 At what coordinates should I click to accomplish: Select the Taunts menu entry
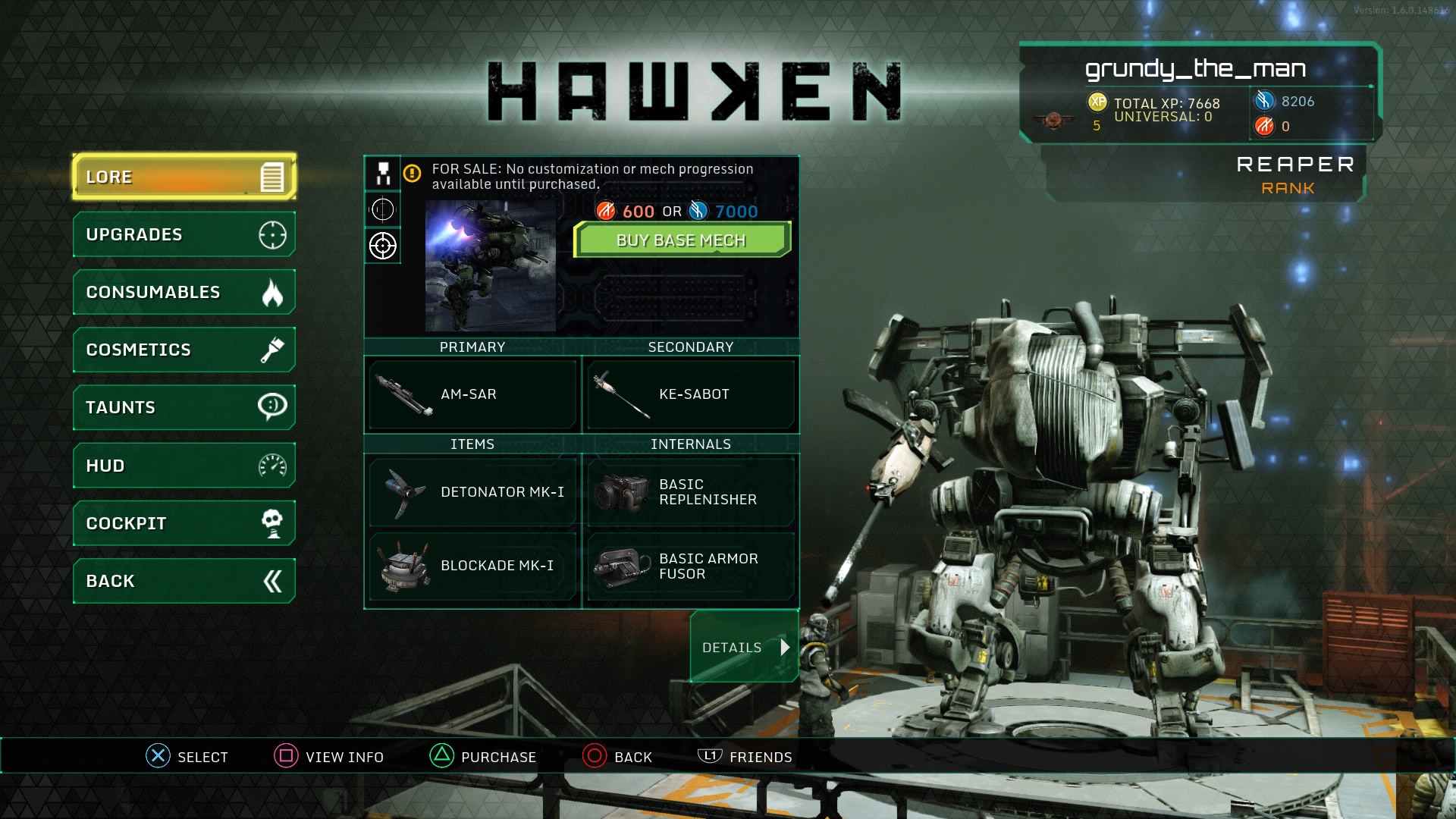182,407
